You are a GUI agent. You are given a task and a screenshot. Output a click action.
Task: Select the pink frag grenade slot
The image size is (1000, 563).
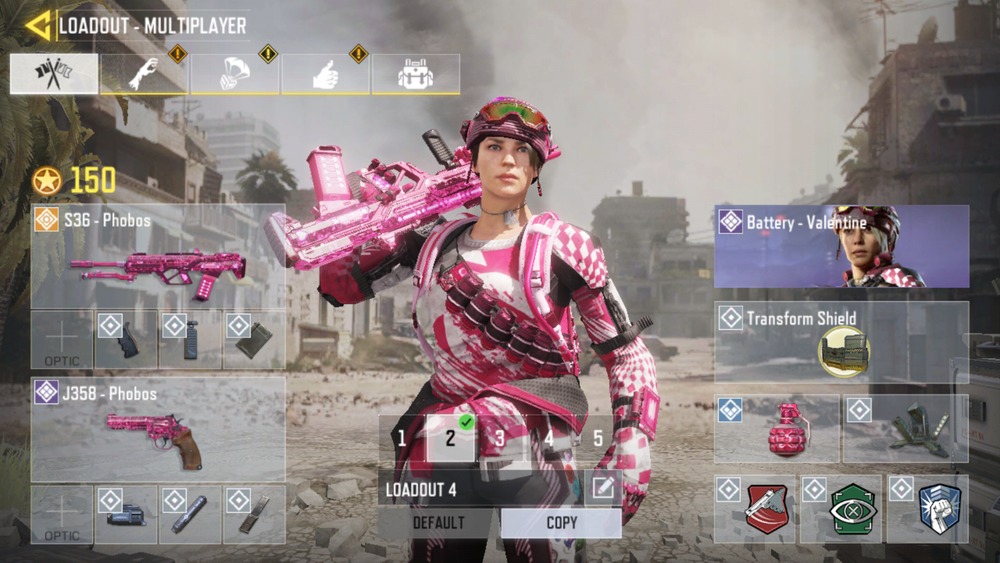point(777,428)
